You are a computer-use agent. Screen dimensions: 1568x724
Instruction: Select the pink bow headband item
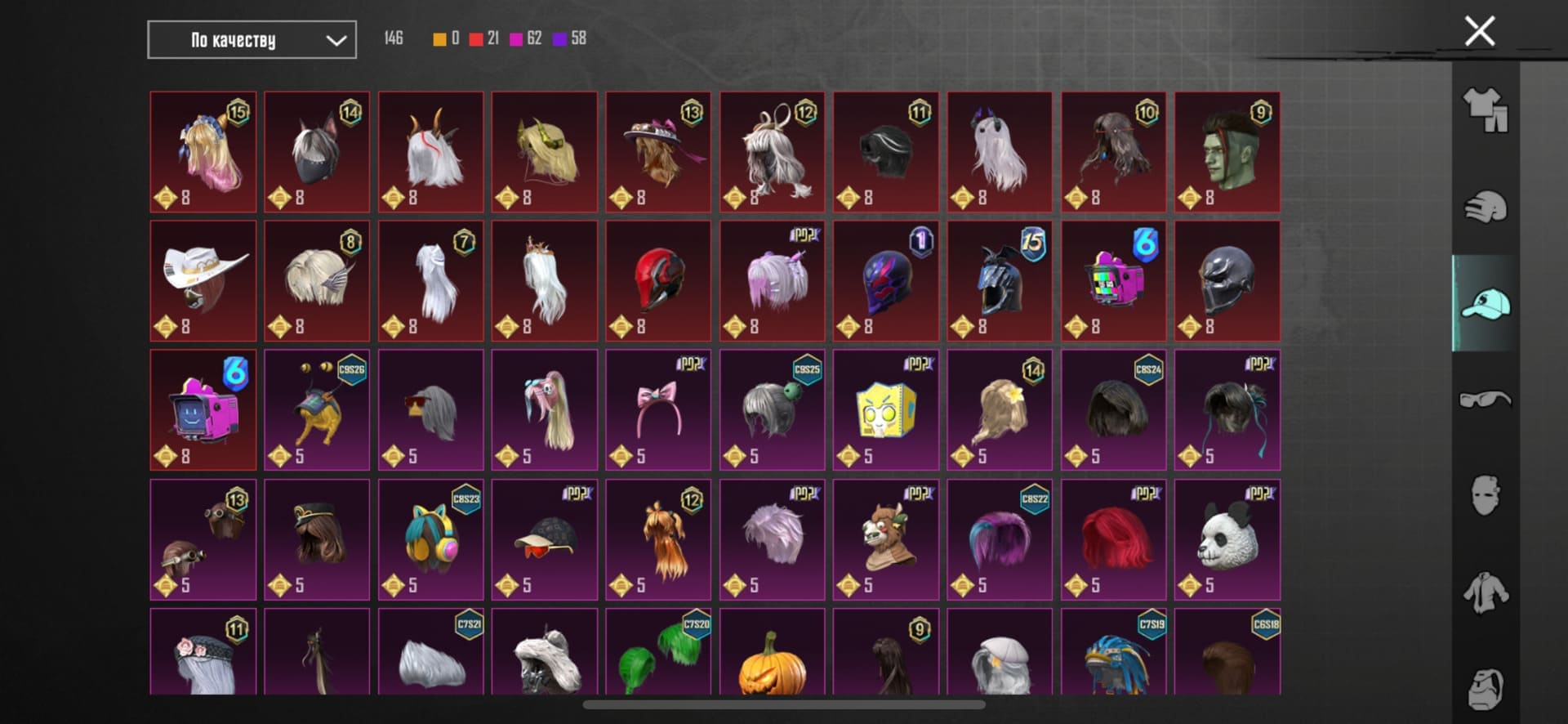658,410
